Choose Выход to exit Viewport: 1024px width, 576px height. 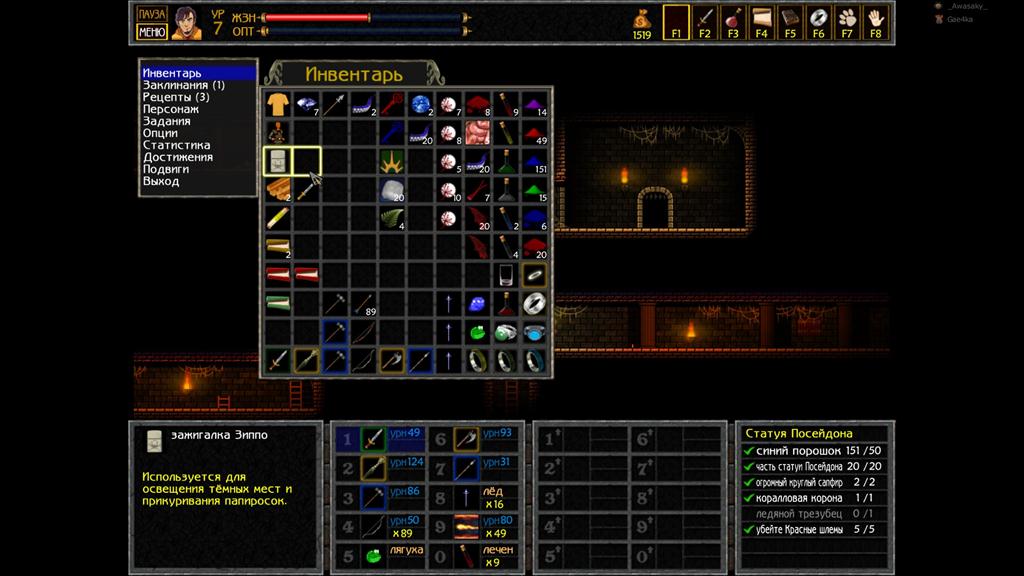161,181
